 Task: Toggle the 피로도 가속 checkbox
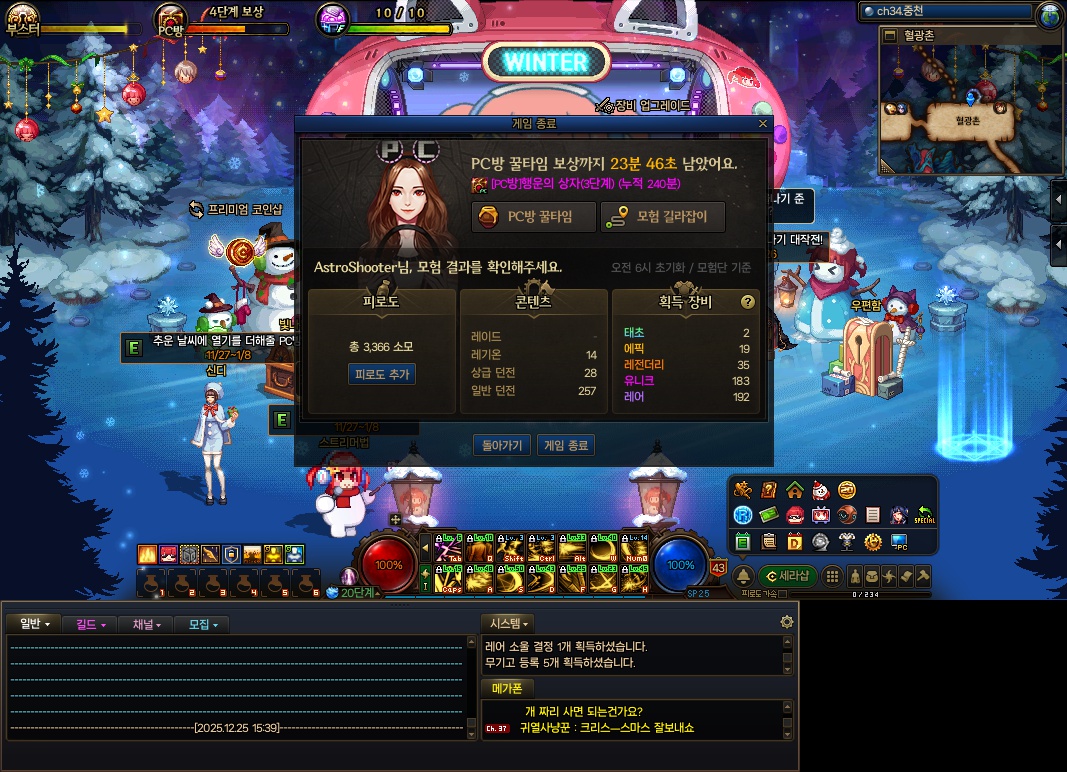point(783,594)
